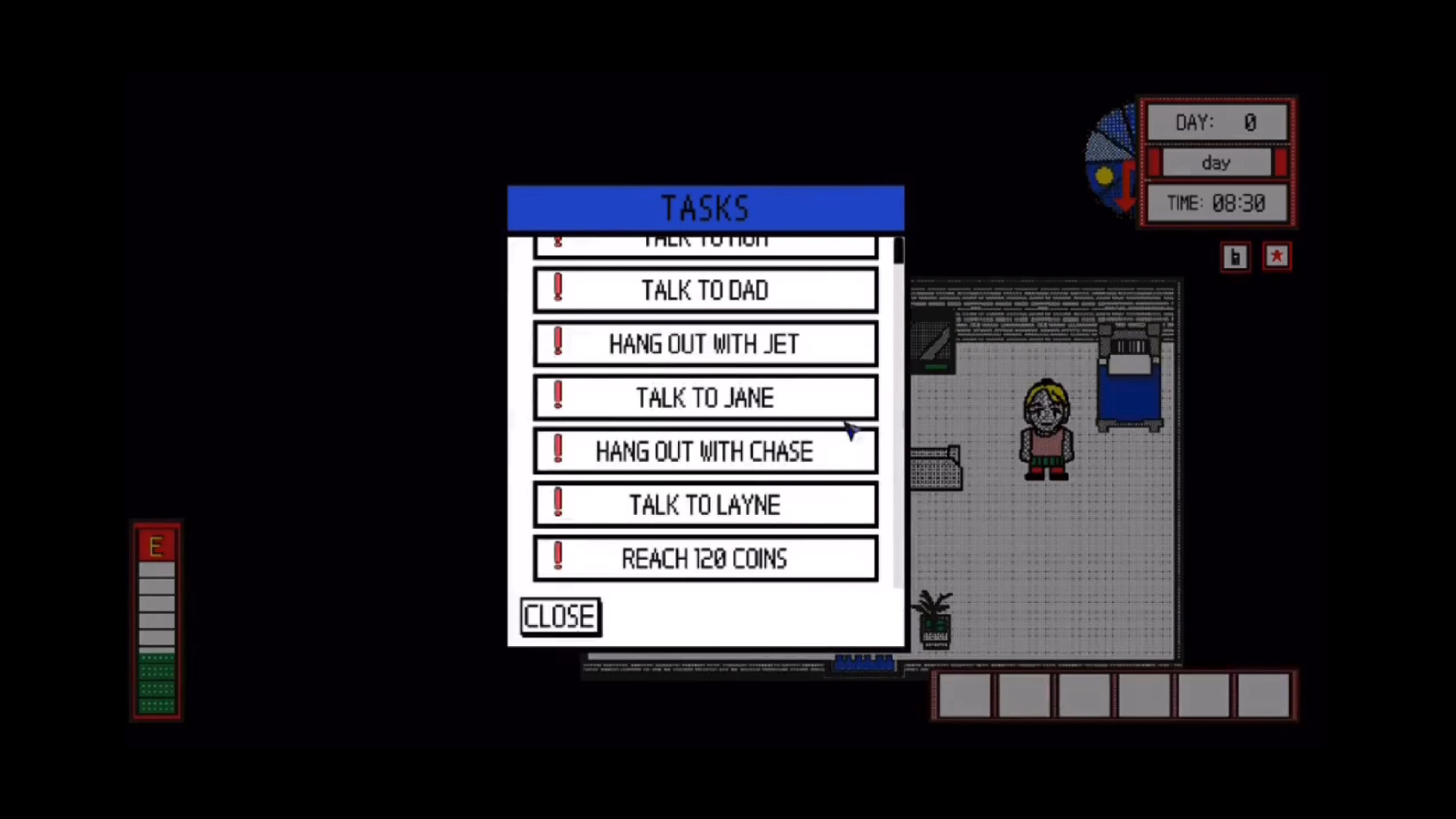The height and width of the screenshot is (819, 1456).
Task: Click the DAY: 0 counter display
Action: (x=1217, y=122)
